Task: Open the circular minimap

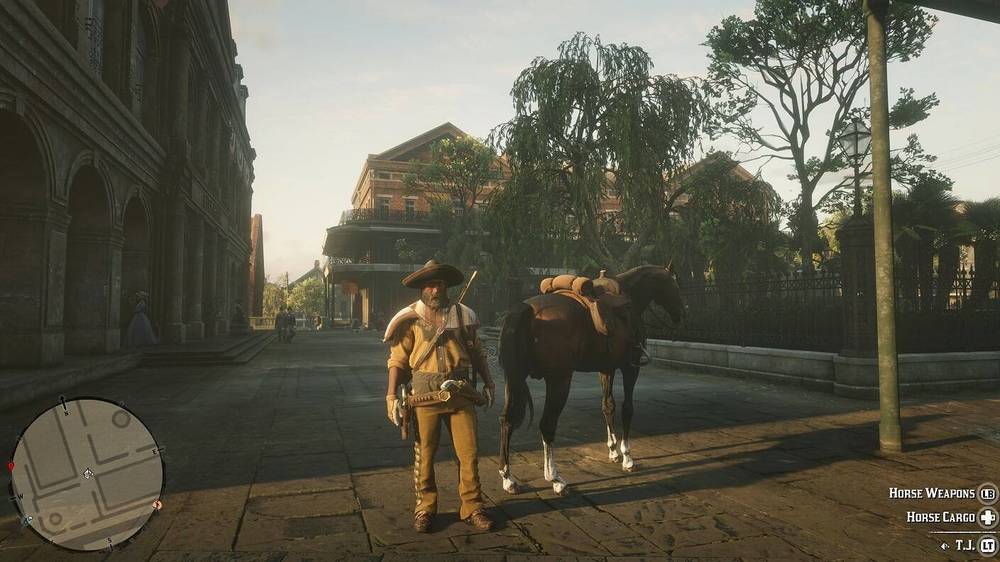Action: pos(87,473)
